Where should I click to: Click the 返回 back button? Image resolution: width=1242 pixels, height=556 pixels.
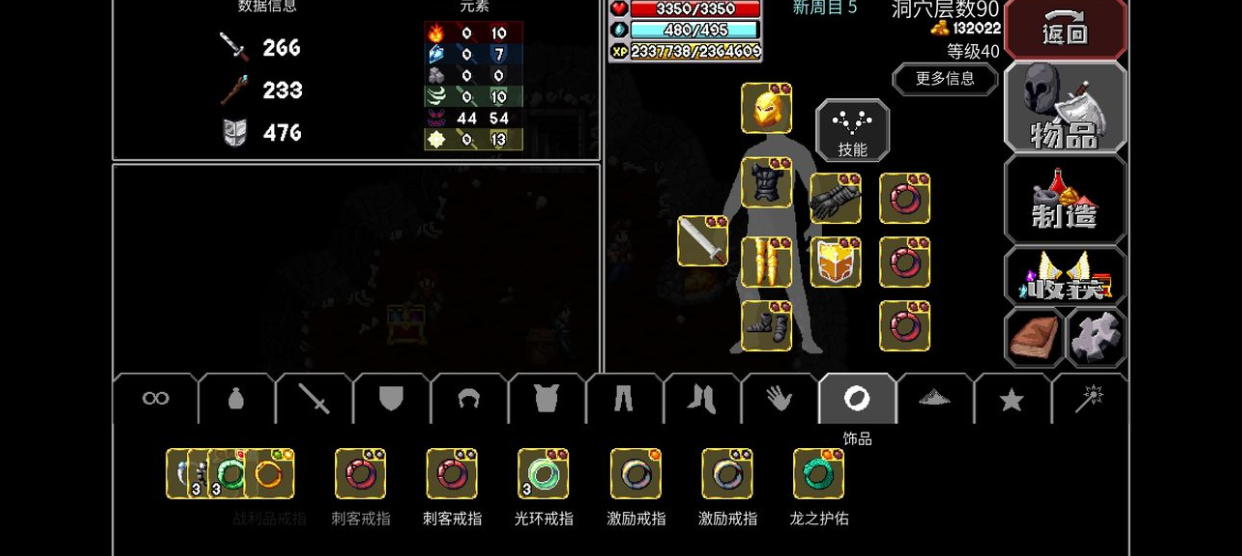pos(1064,30)
